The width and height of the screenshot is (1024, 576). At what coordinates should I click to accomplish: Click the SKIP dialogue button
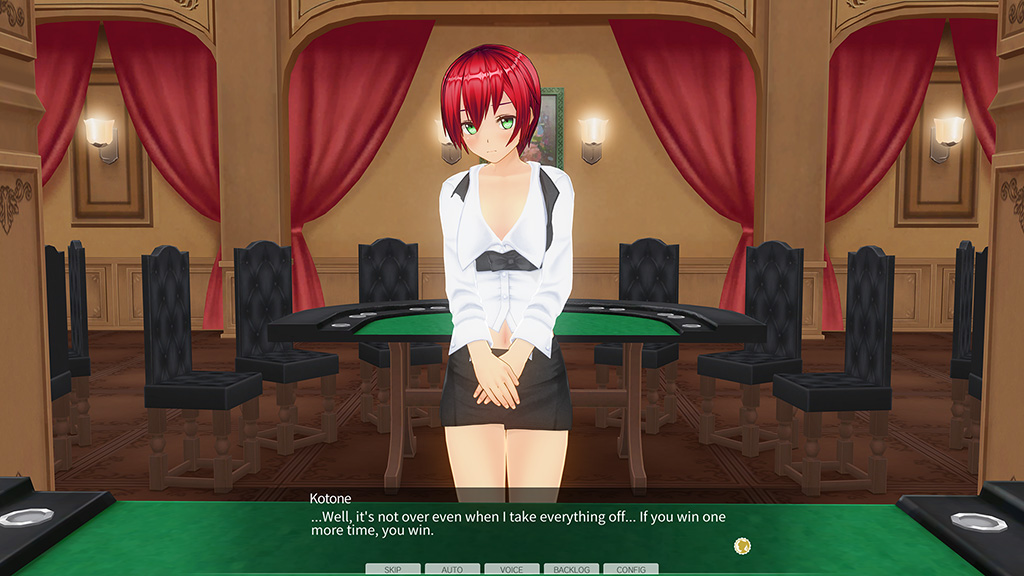[x=393, y=569]
